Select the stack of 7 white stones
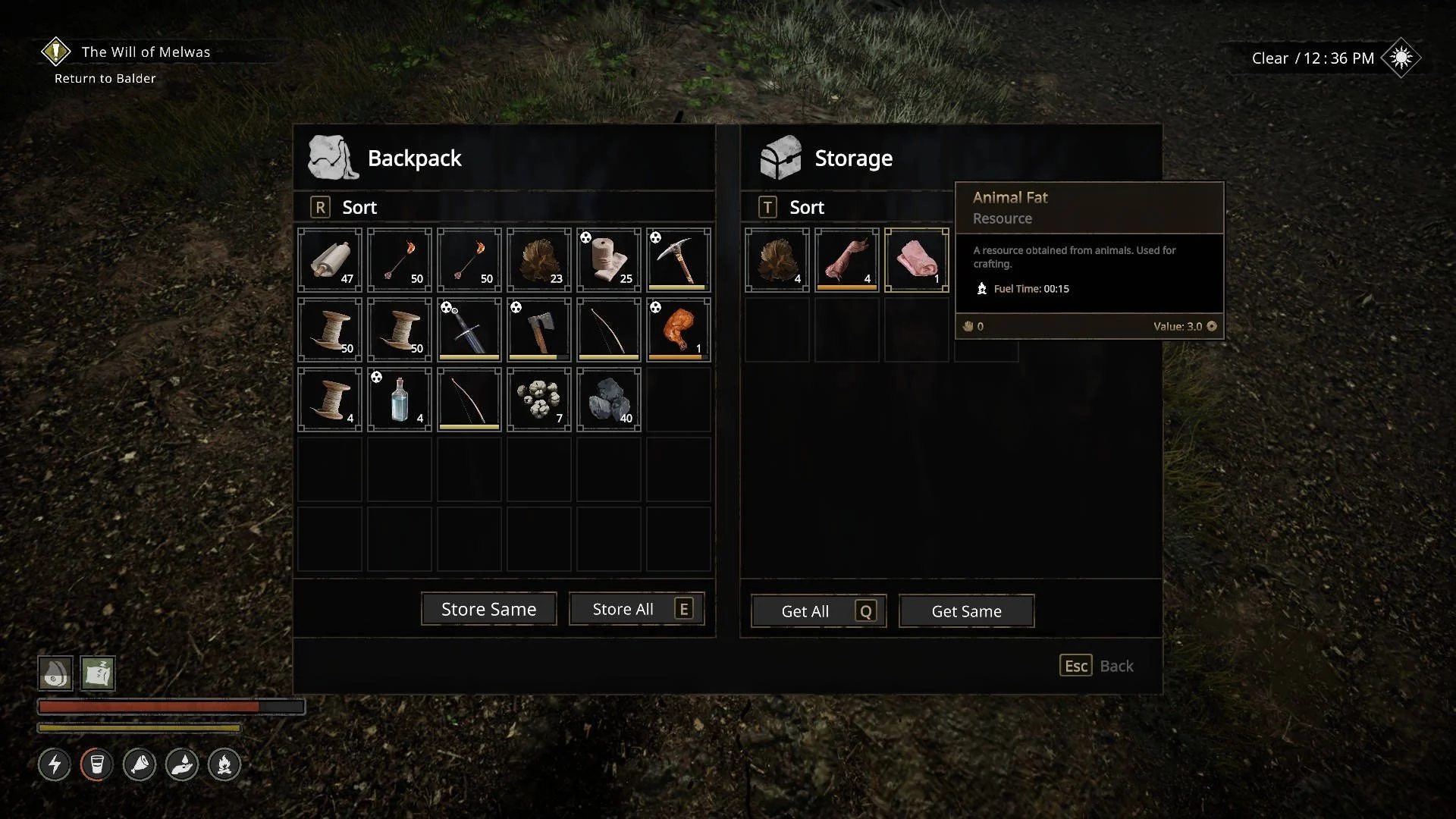This screenshot has width=1456, height=819. point(538,399)
